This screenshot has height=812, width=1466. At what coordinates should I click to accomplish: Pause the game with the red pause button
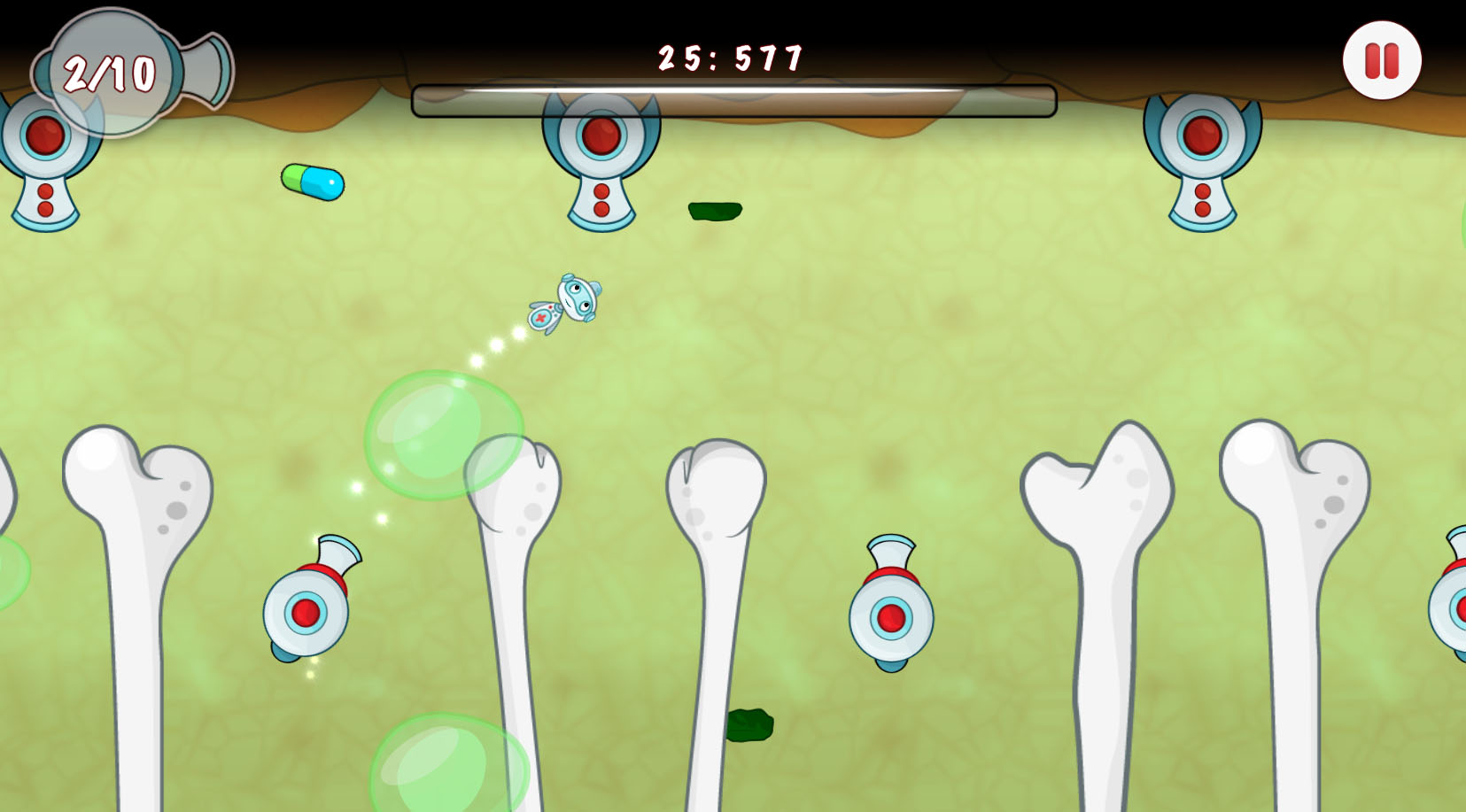click(1381, 61)
